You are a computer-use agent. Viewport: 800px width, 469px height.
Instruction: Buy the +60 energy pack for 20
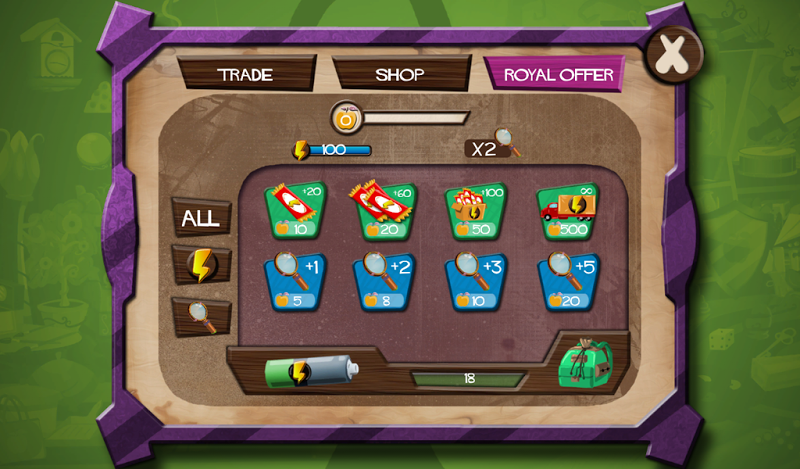[384, 211]
